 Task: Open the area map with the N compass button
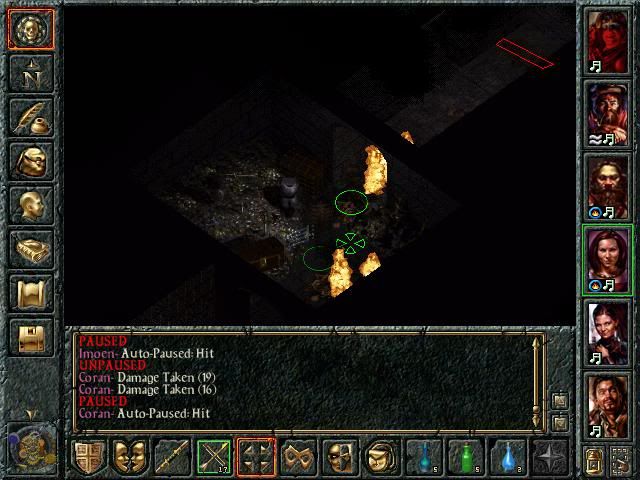tap(29, 72)
